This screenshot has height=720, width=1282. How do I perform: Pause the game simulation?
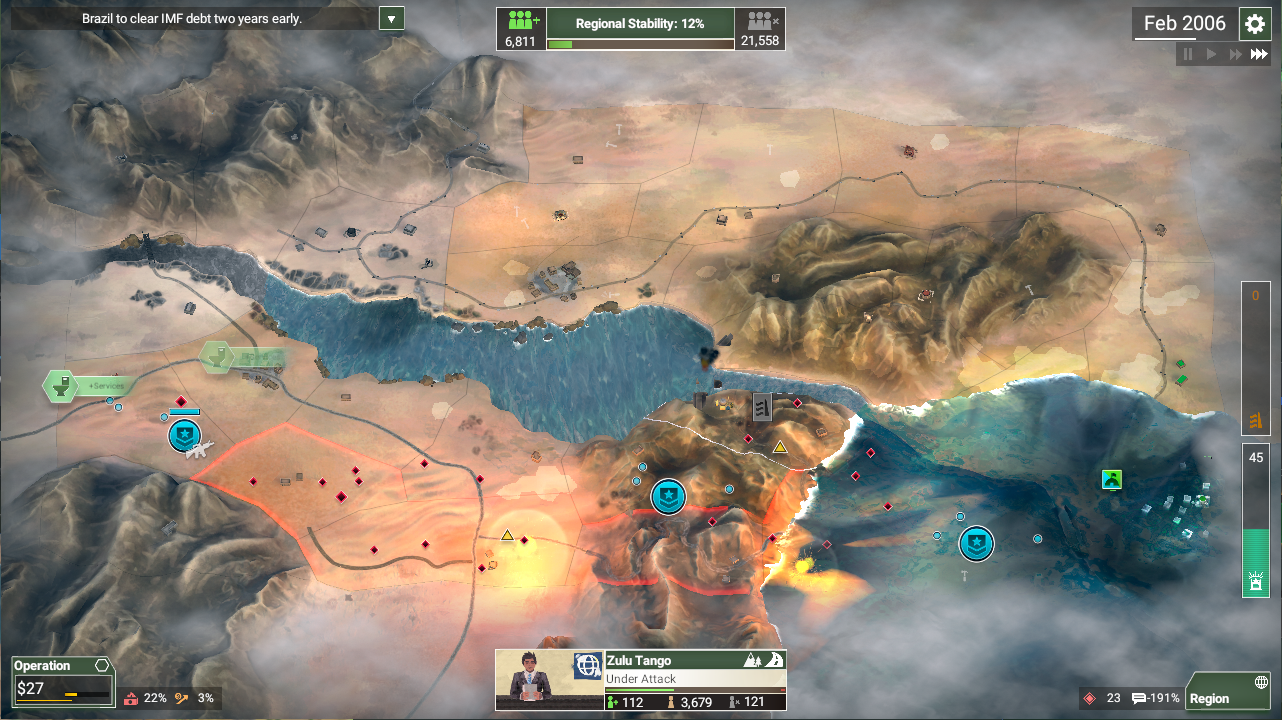coord(1188,54)
